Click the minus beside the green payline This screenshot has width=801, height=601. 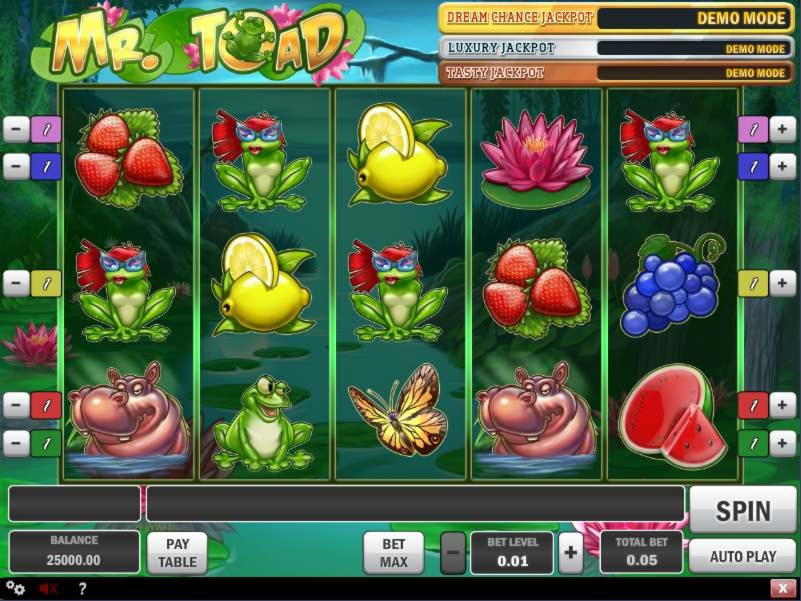coord(16,442)
